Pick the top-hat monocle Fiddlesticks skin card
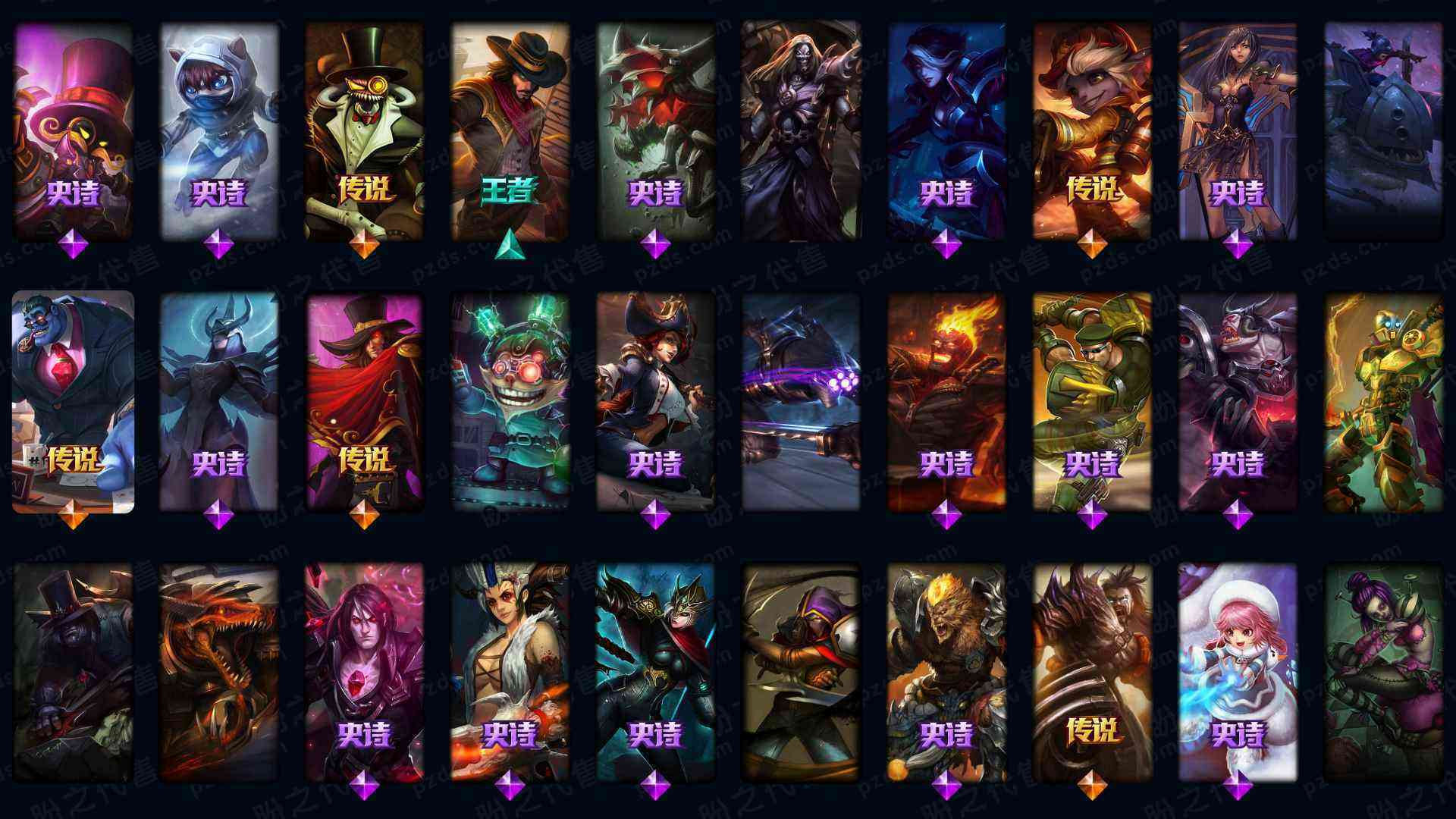The width and height of the screenshot is (1456, 819). point(364,129)
